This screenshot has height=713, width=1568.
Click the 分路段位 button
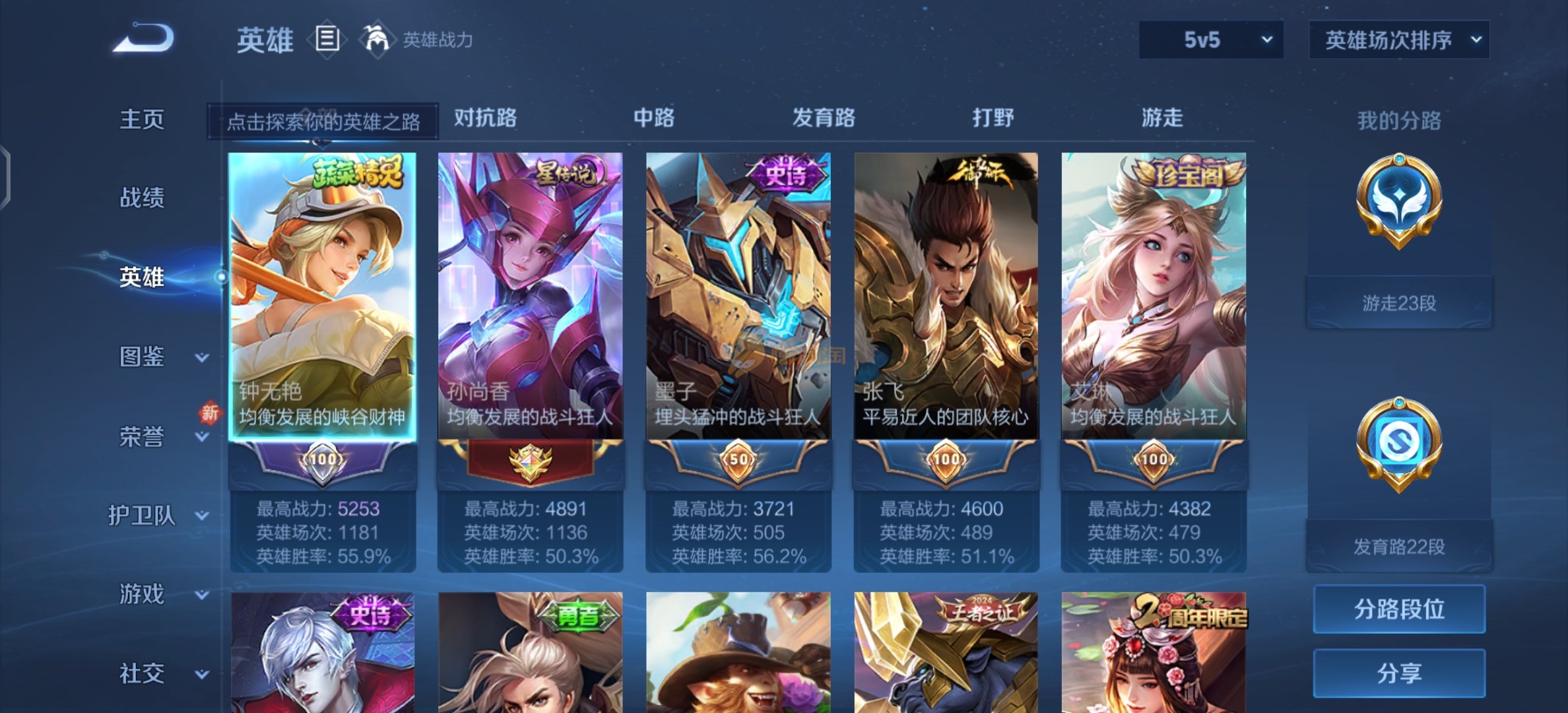[1399, 609]
